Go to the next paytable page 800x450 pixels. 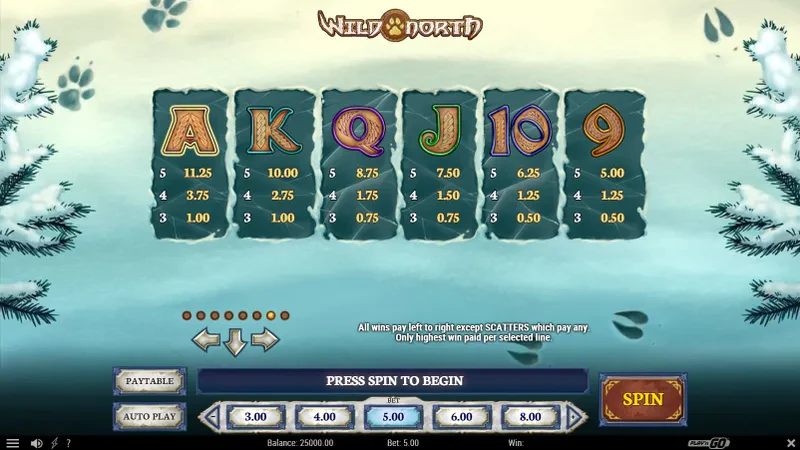[x=264, y=340]
